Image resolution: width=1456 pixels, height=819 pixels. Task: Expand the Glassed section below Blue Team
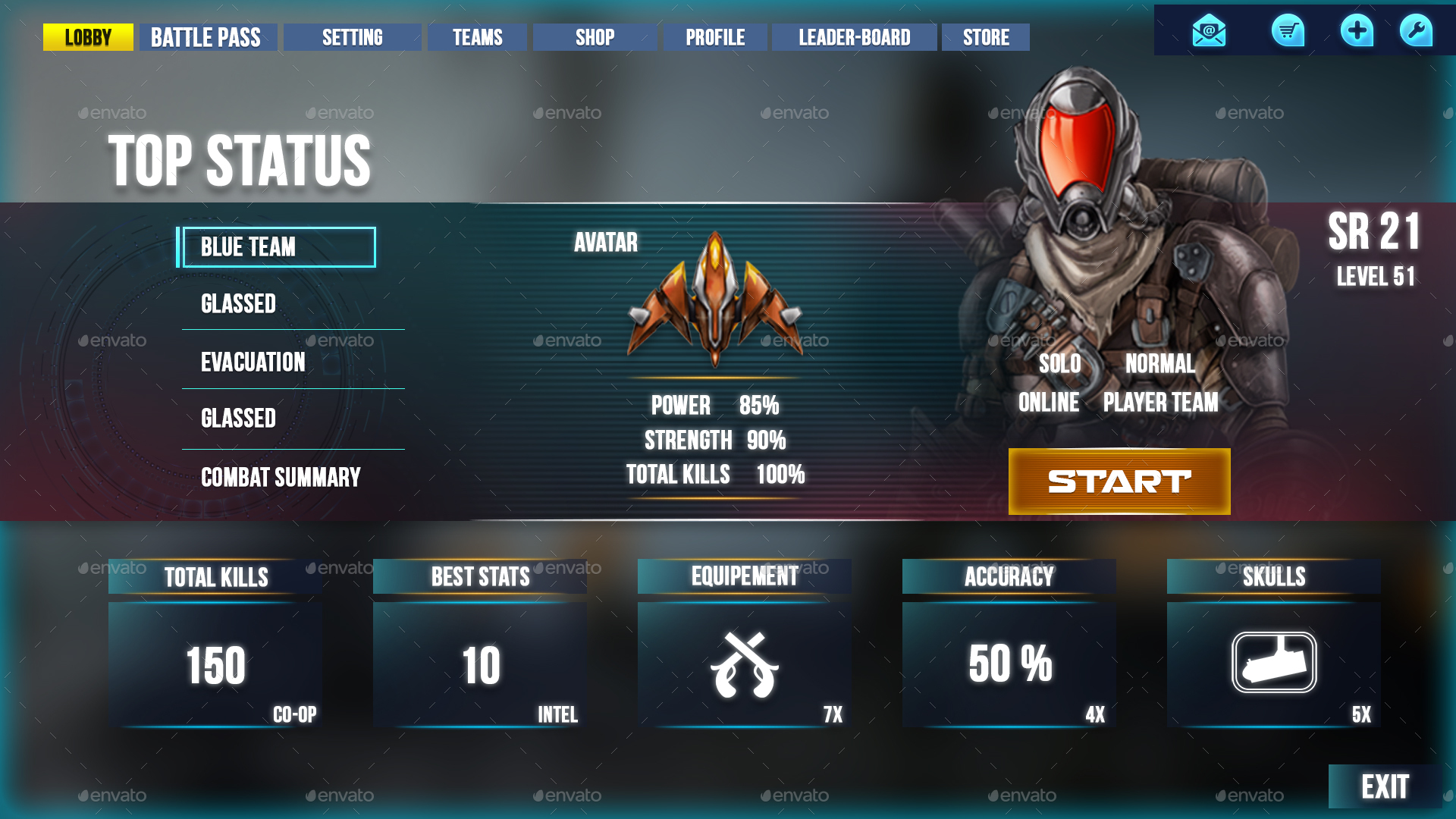point(238,304)
